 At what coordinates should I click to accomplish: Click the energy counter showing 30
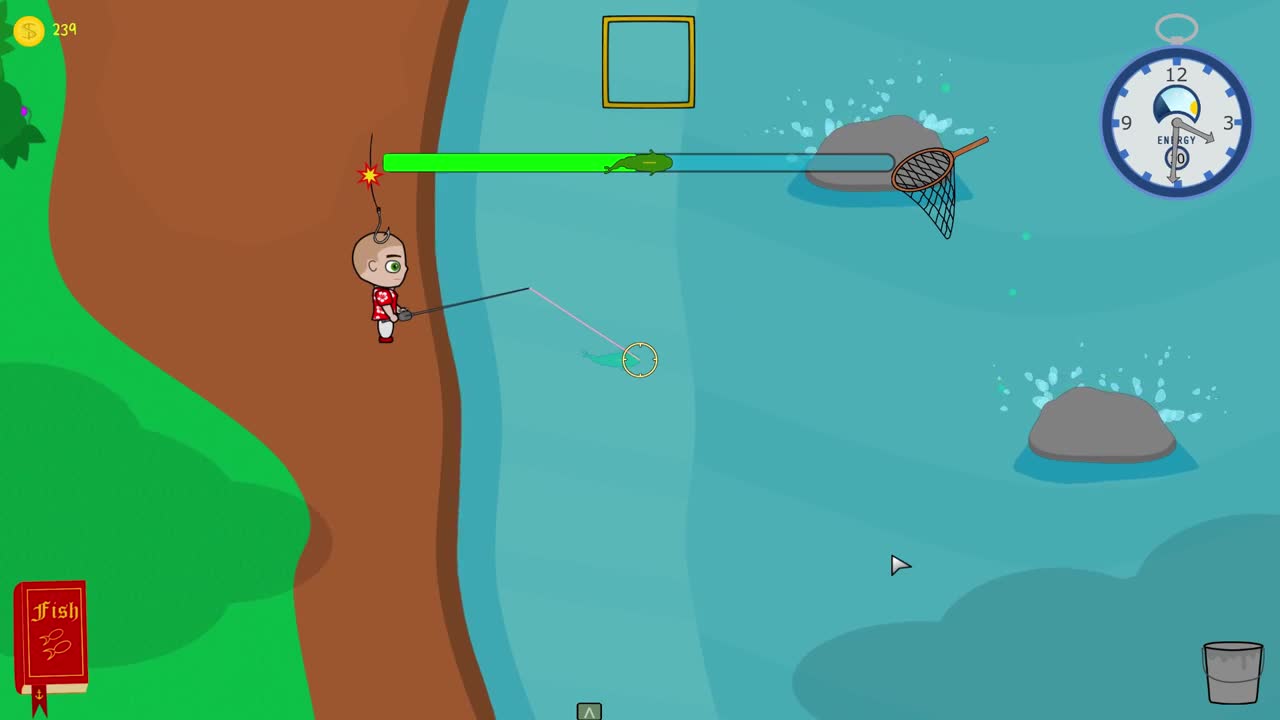(1176, 156)
